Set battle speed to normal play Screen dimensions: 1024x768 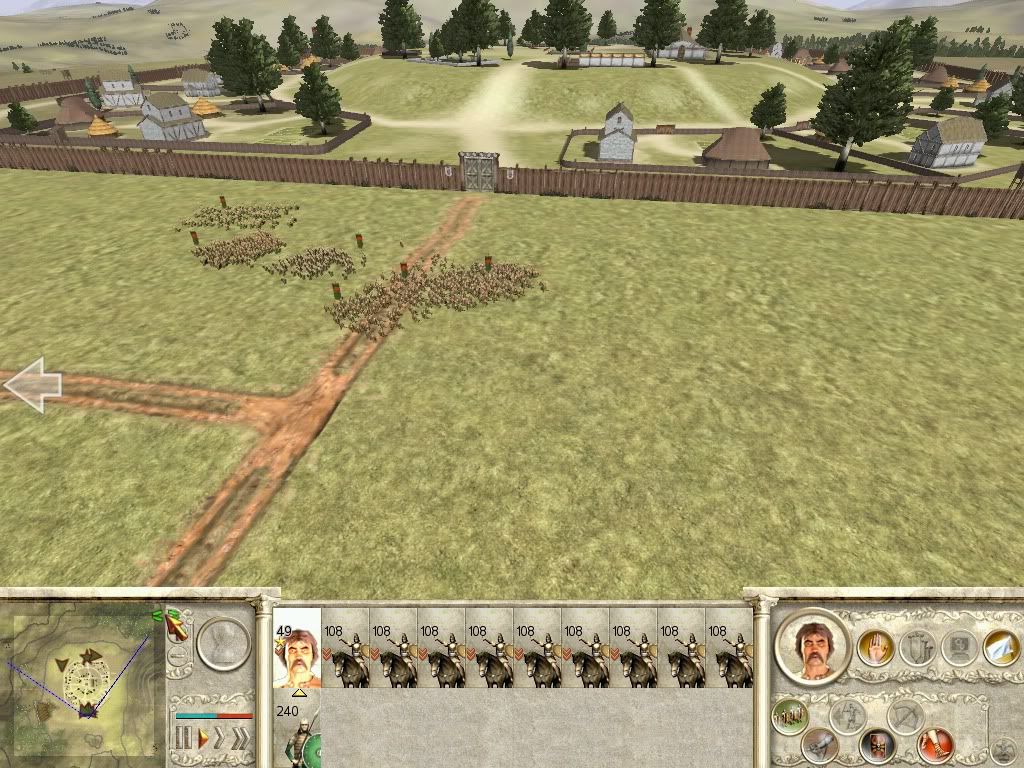pos(203,740)
